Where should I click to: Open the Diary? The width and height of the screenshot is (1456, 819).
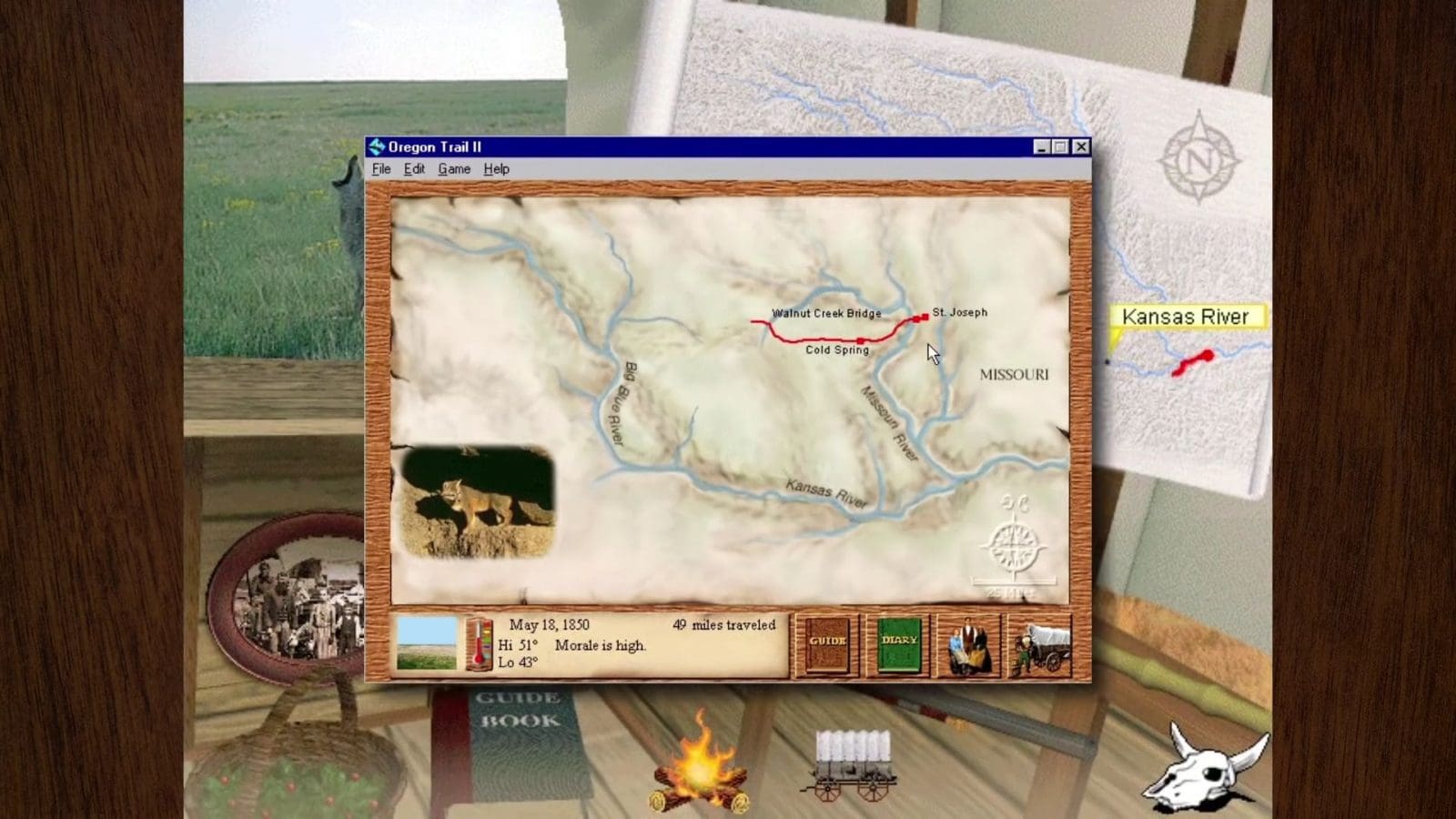[x=898, y=643]
